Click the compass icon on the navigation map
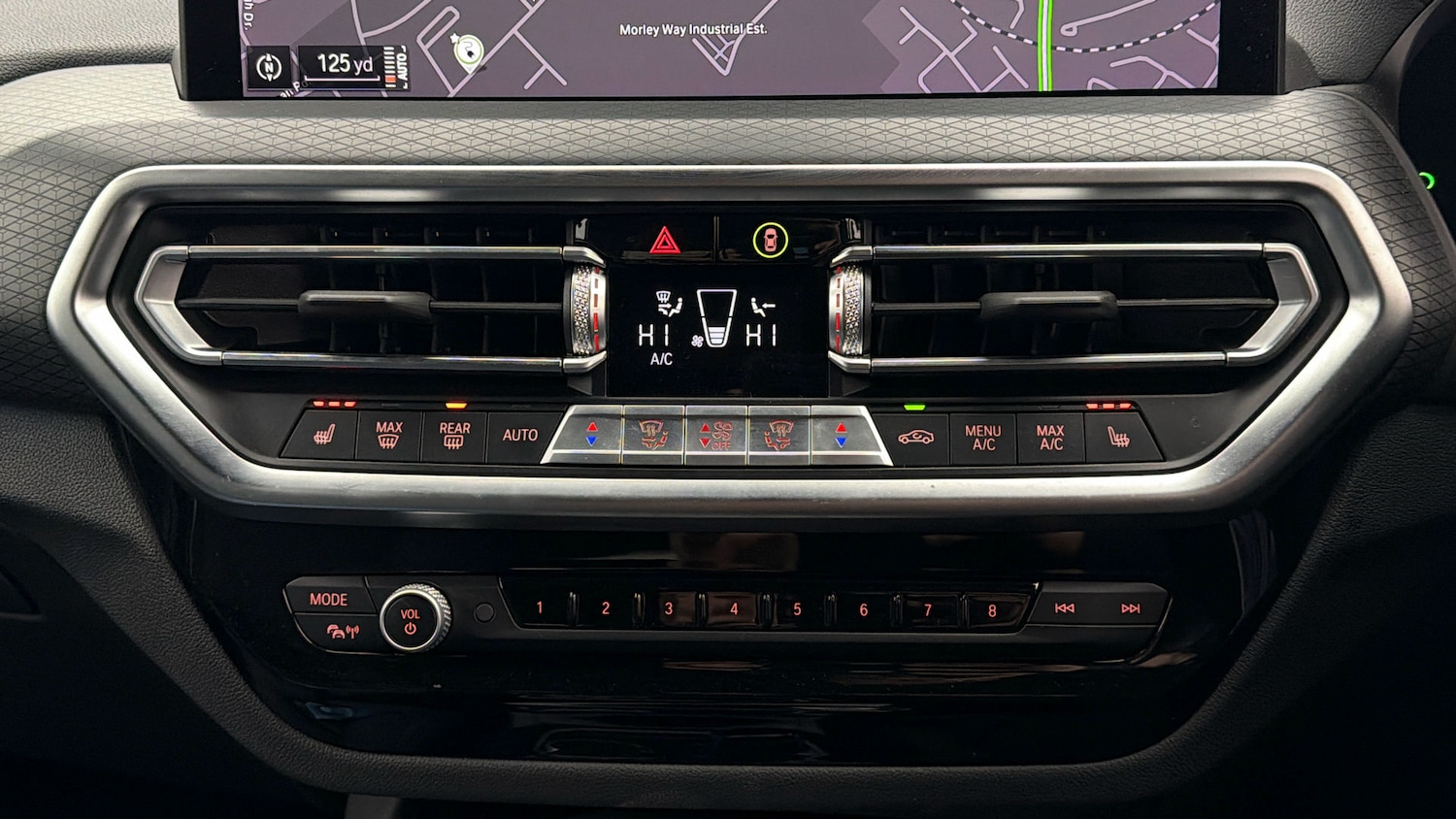The width and height of the screenshot is (1456, 819). click(x=269, y=67)
